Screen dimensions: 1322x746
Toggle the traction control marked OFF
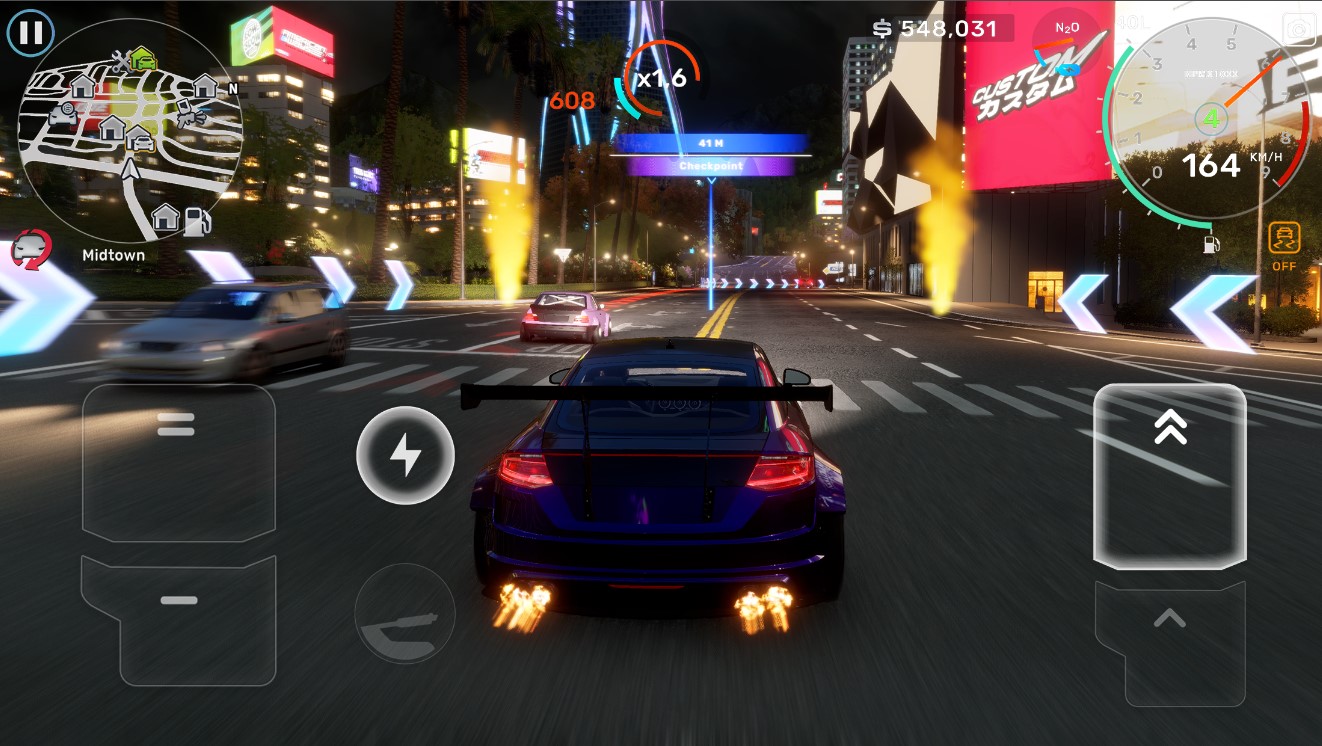pos(1285,240)
